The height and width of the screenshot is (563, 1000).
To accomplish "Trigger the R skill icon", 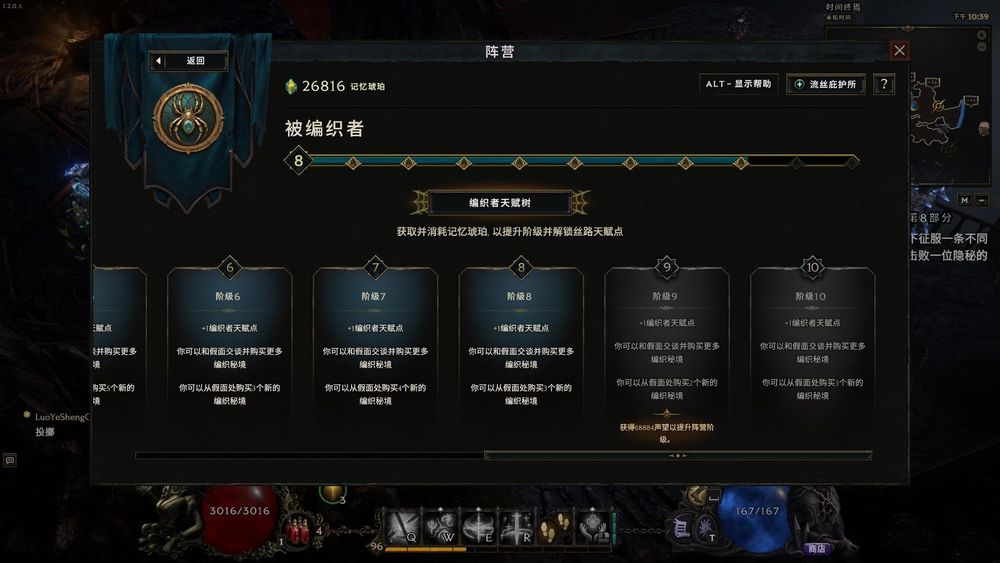I will coord(517,525).
